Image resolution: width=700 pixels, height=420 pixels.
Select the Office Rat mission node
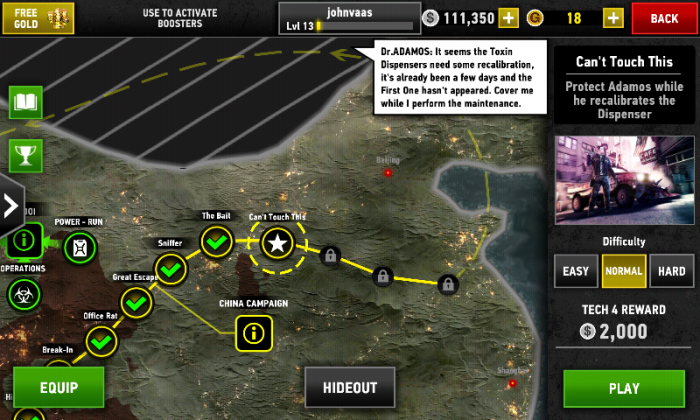point(101,341)
